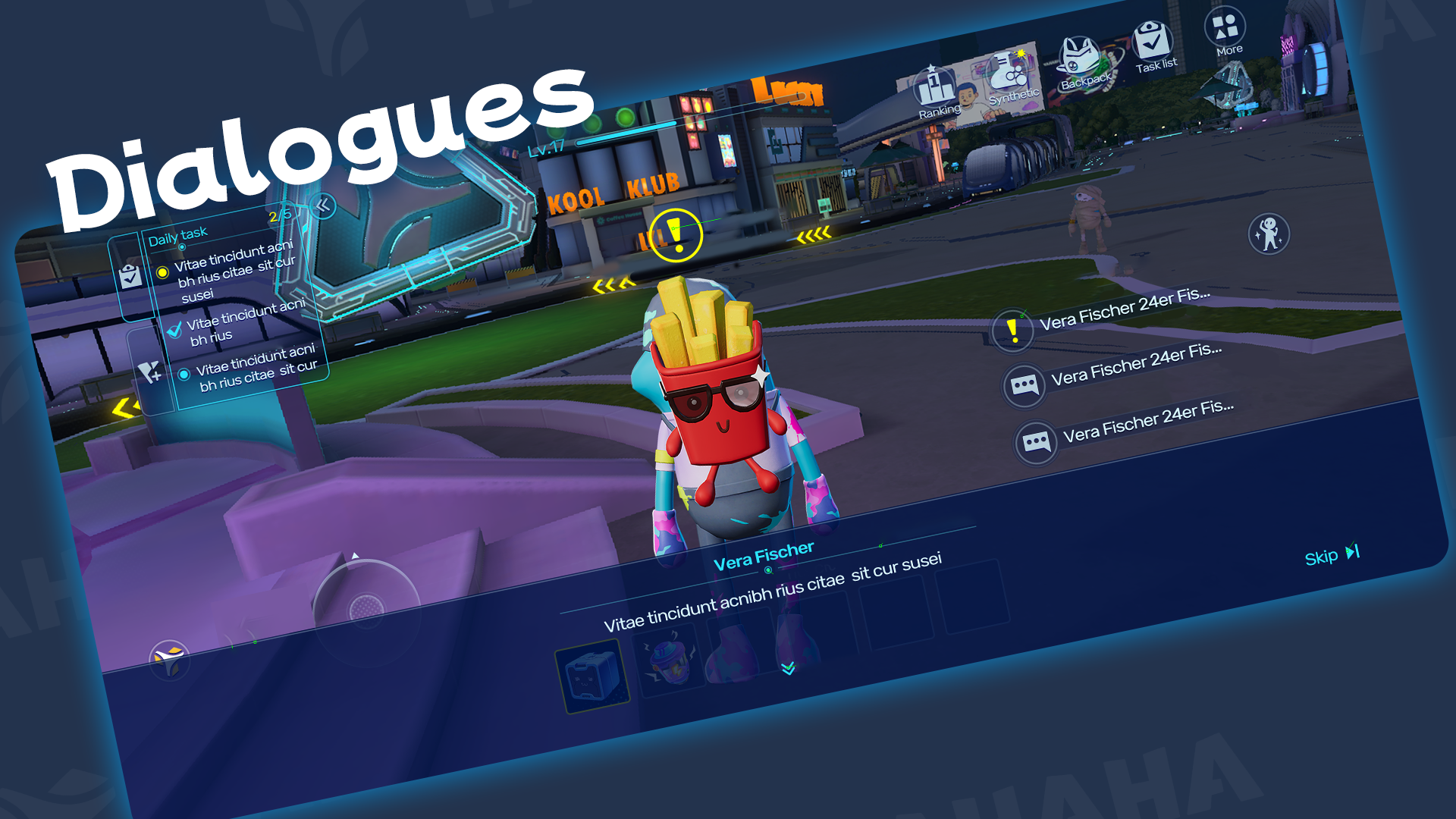This screenshot has width=1456, height=819.
Task: Select the emote camera icon on the right
Action: point(1268,235)
